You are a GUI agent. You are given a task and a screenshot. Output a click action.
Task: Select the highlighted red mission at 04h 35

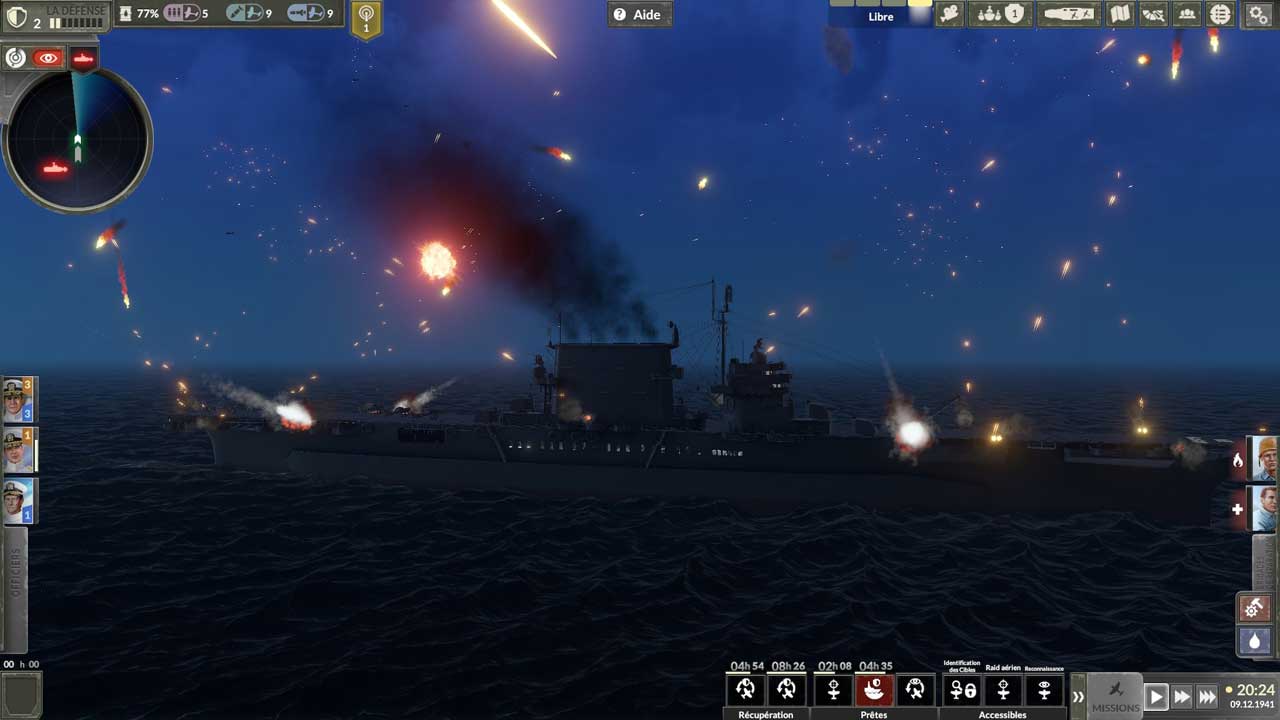coord(874,690)
